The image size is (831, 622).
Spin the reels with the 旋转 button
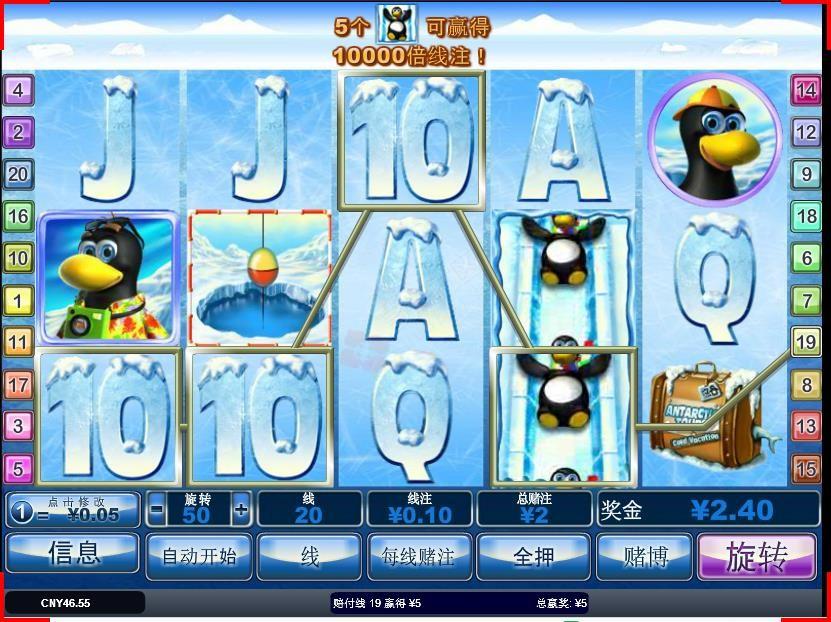click(x=756, y=556)
